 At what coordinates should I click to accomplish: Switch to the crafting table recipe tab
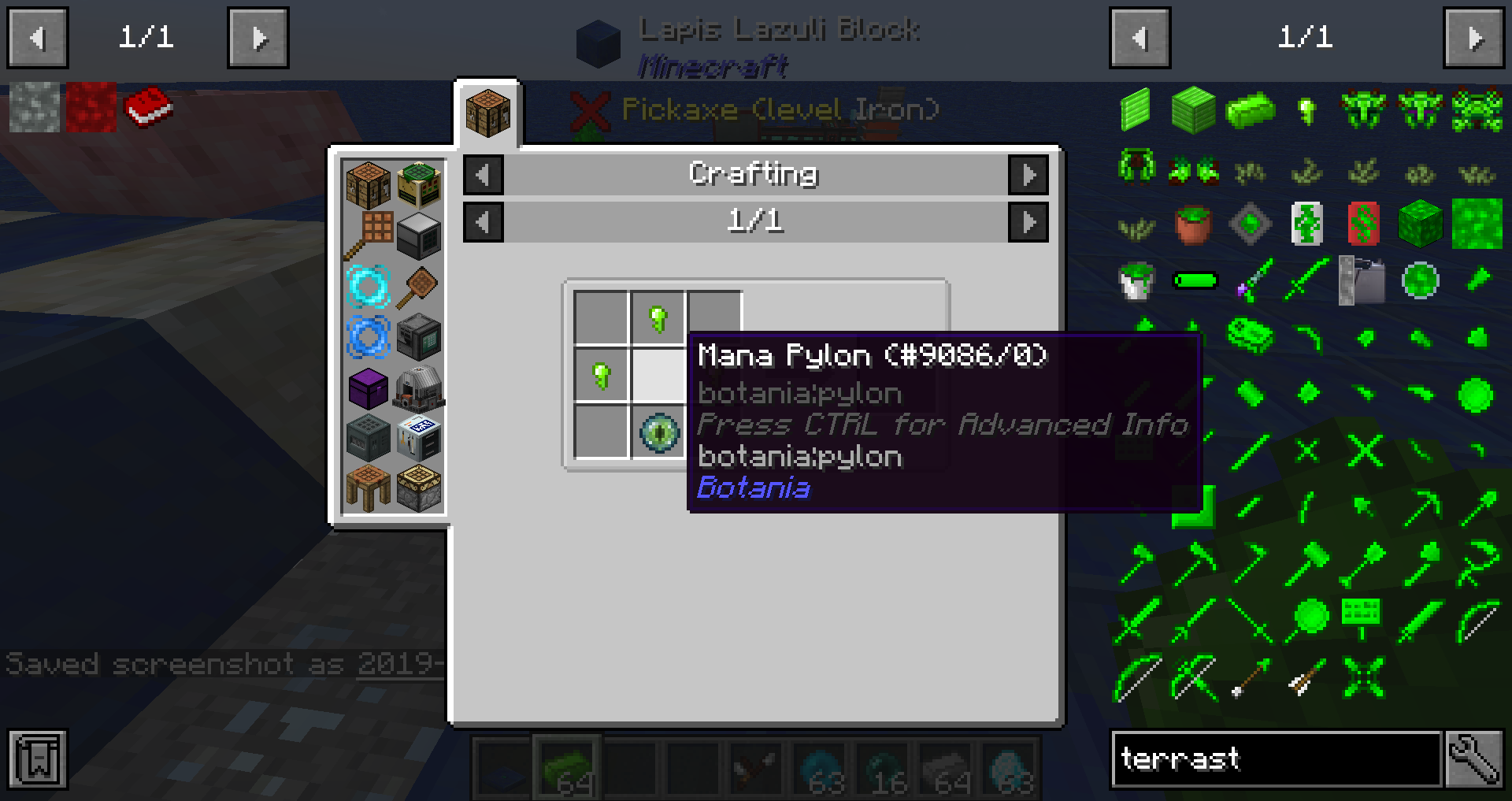pos(487,113)
